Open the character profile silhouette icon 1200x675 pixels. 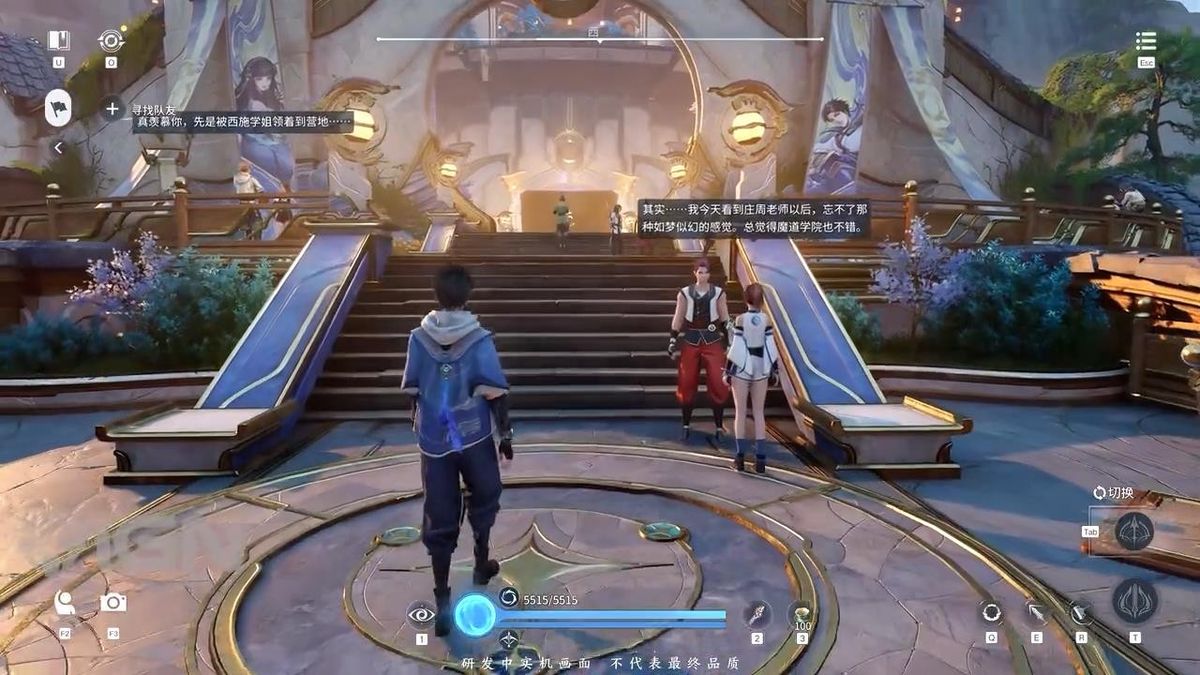coord(65,602)
